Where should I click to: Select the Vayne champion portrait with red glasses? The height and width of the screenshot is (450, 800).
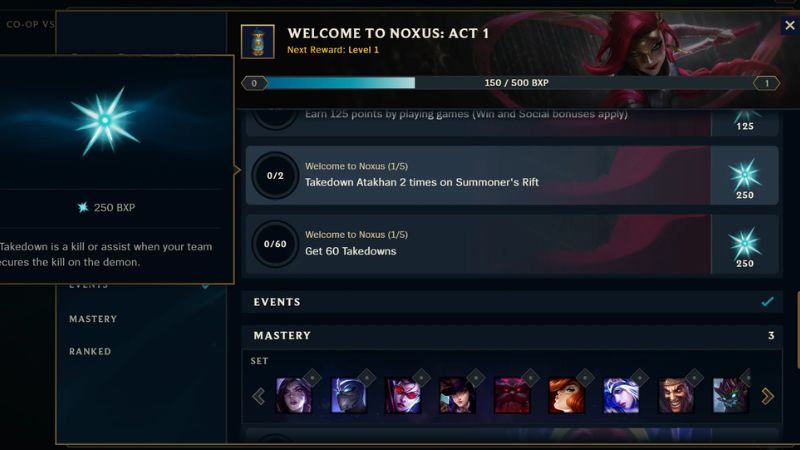[403, 396]
